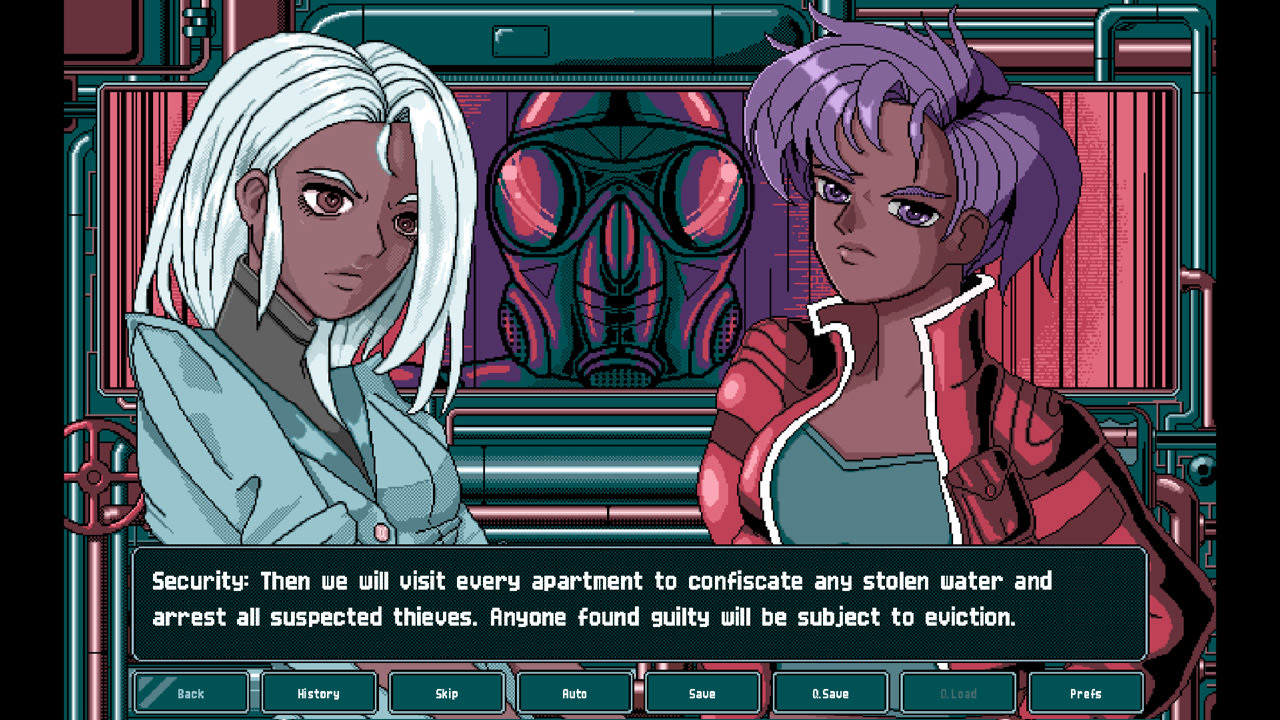This screenshot has width=1280, height=720.
Task: Open the dialogue History log
Action: (318, 692)
